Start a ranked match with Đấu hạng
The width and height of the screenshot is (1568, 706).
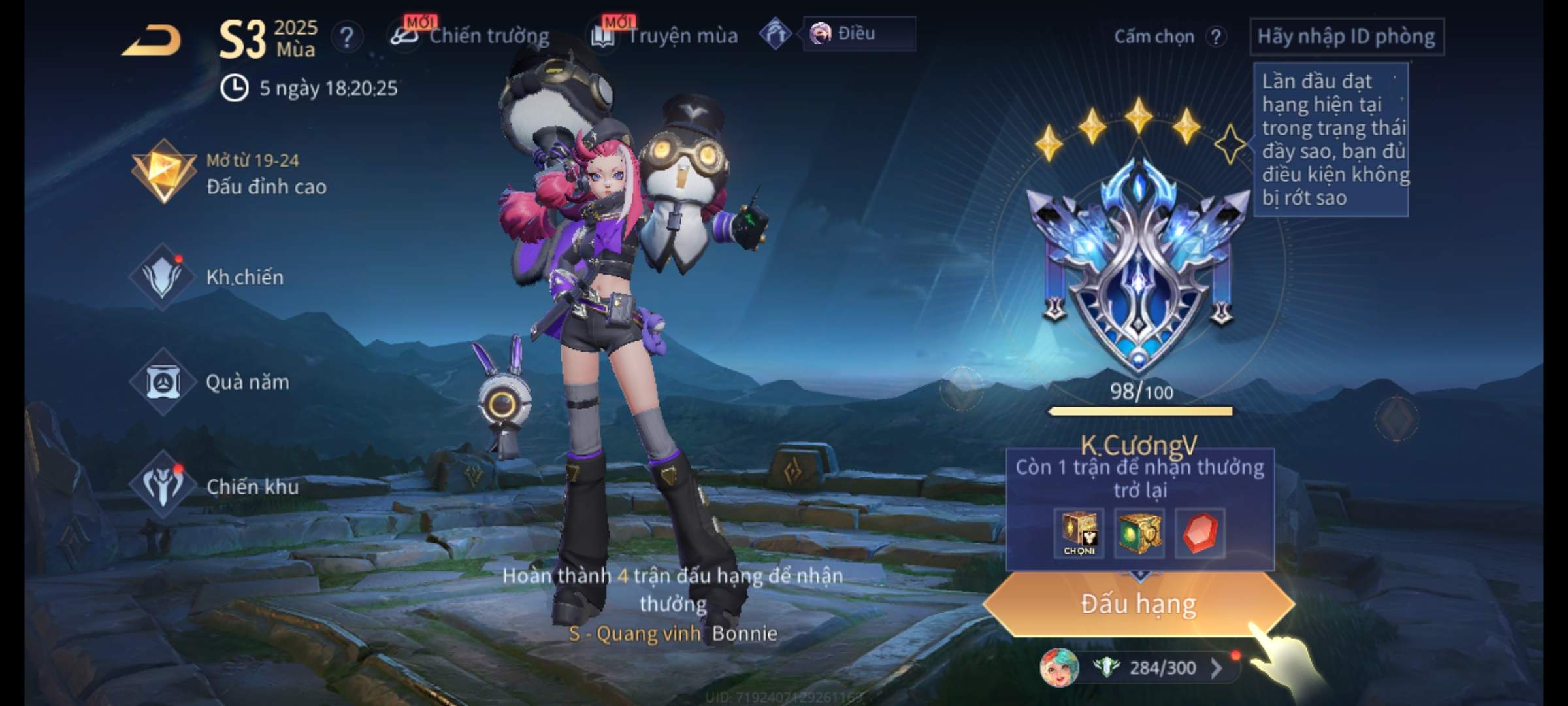click(x=1138, y=604)
